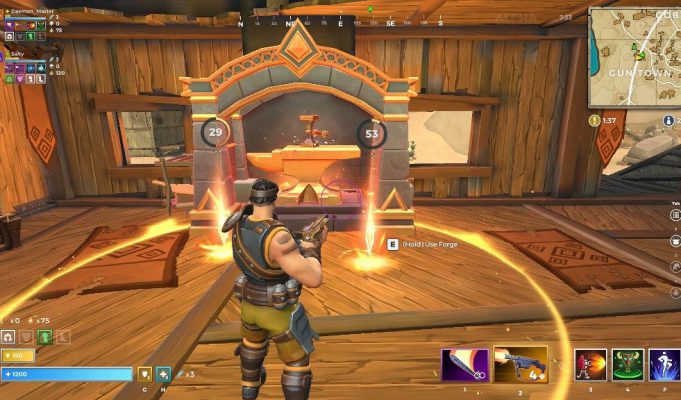
Task: Select the sword weapon in slot 1
Action: pos(465,363)
